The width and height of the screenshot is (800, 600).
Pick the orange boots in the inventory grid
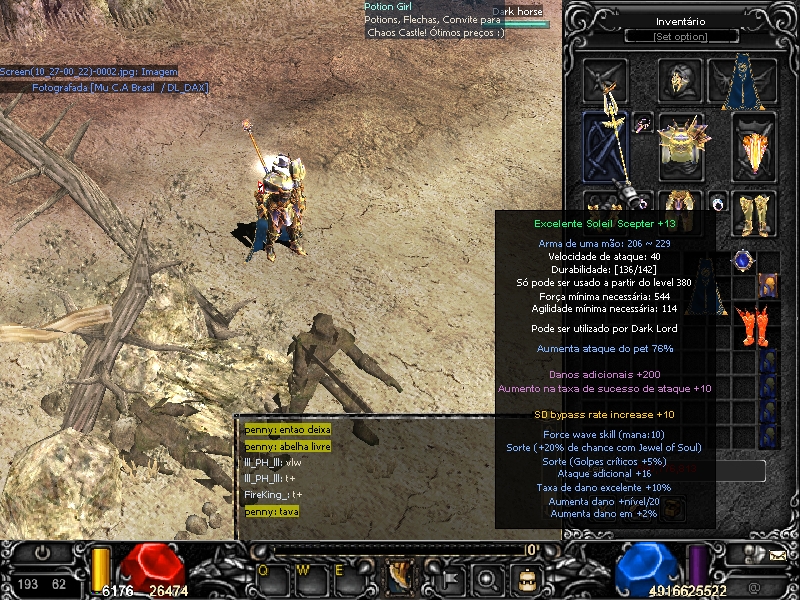coord(747,324)
